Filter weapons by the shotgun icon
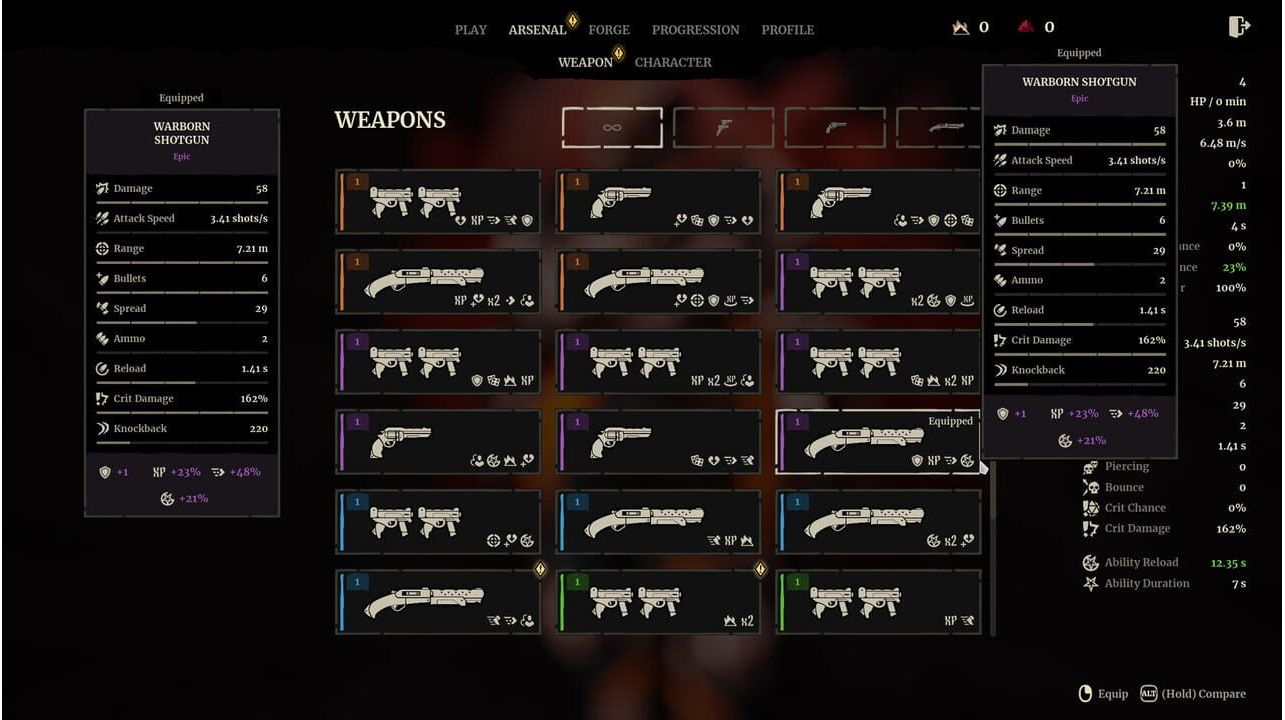 pos(940,128)
